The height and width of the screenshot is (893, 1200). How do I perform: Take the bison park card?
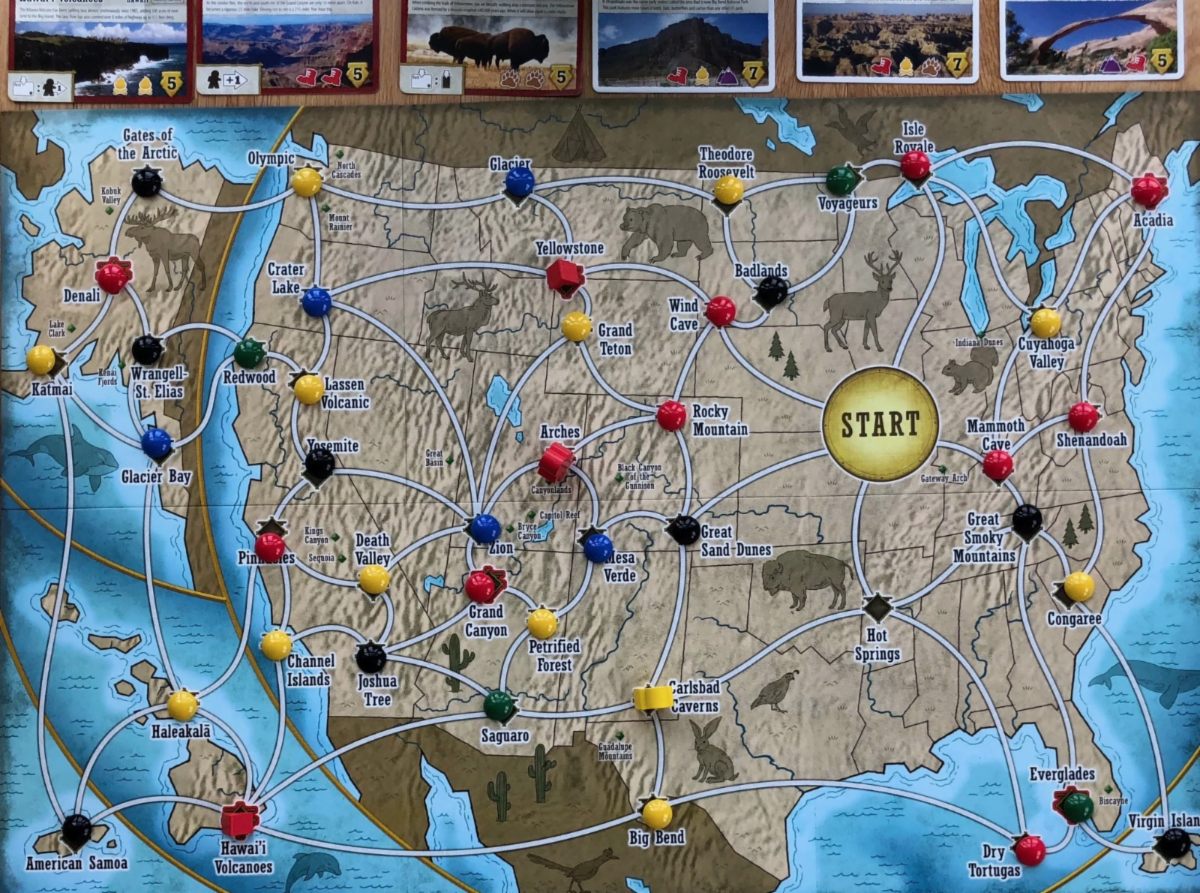[491, 47]
